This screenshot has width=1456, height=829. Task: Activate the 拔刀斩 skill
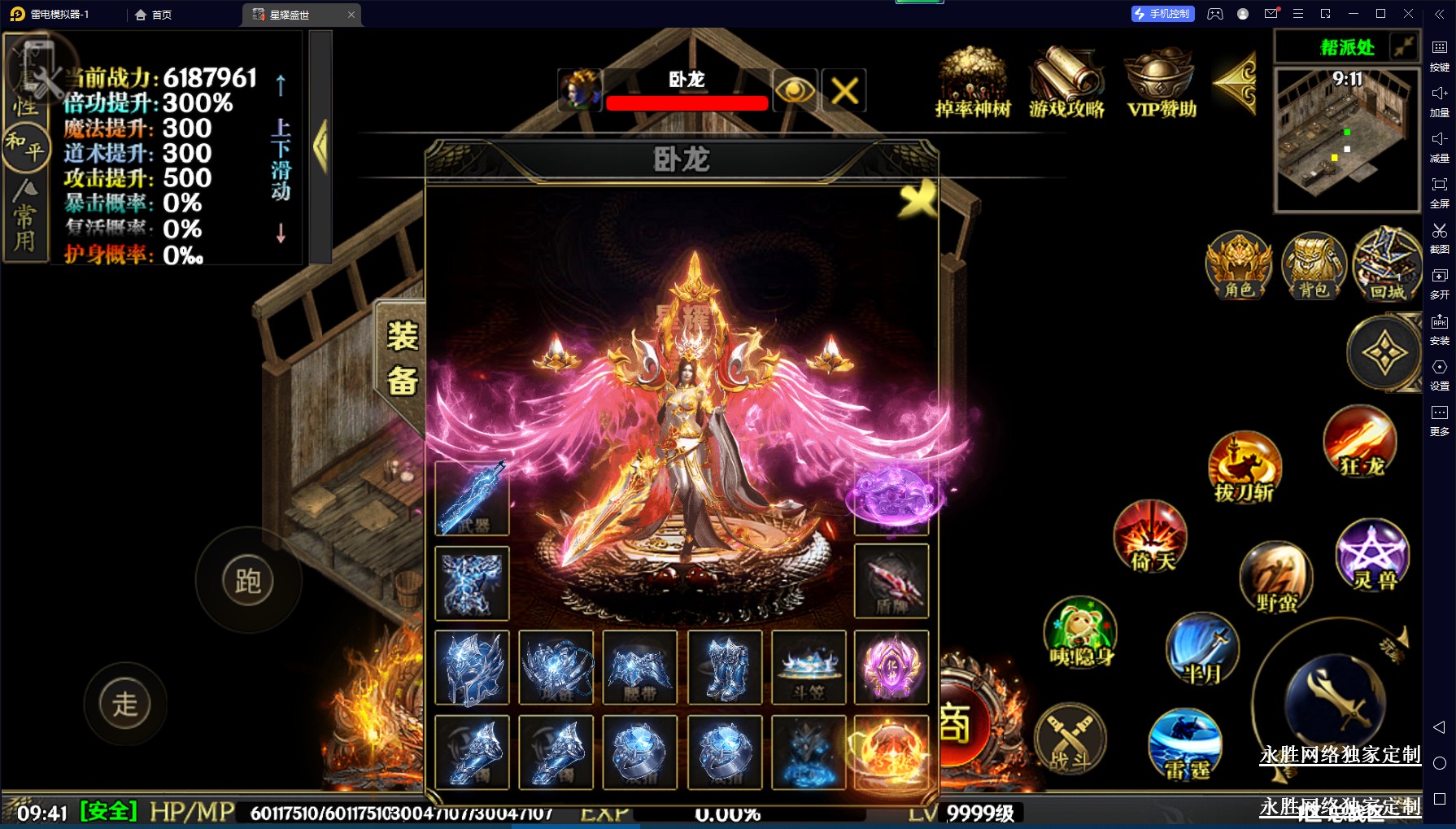pyautogui.click(x=1245, y=468)
